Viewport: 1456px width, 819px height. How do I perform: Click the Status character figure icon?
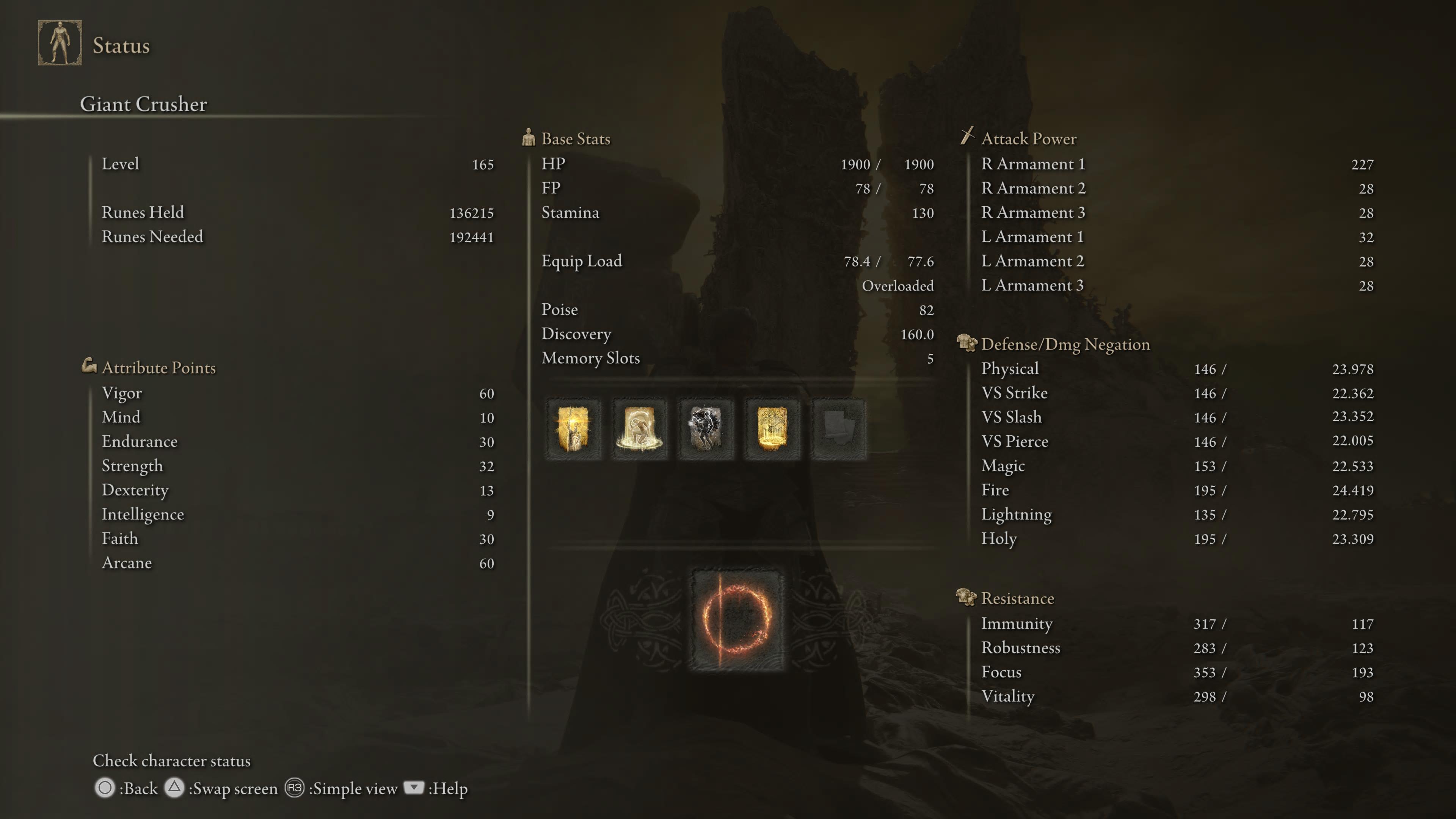pyautogui.click(x=60, y=43)
